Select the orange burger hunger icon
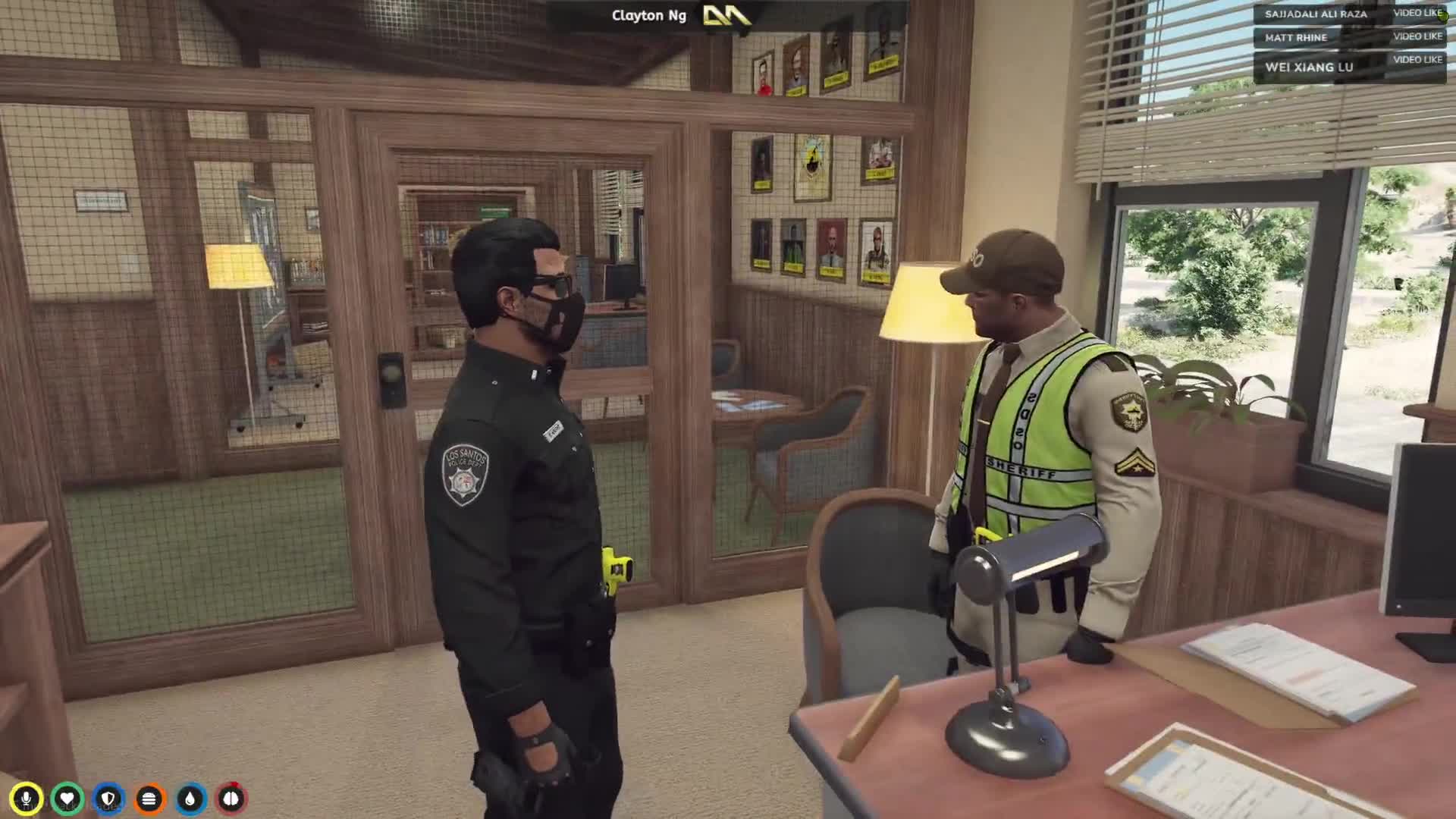 (x=149, y=799)
